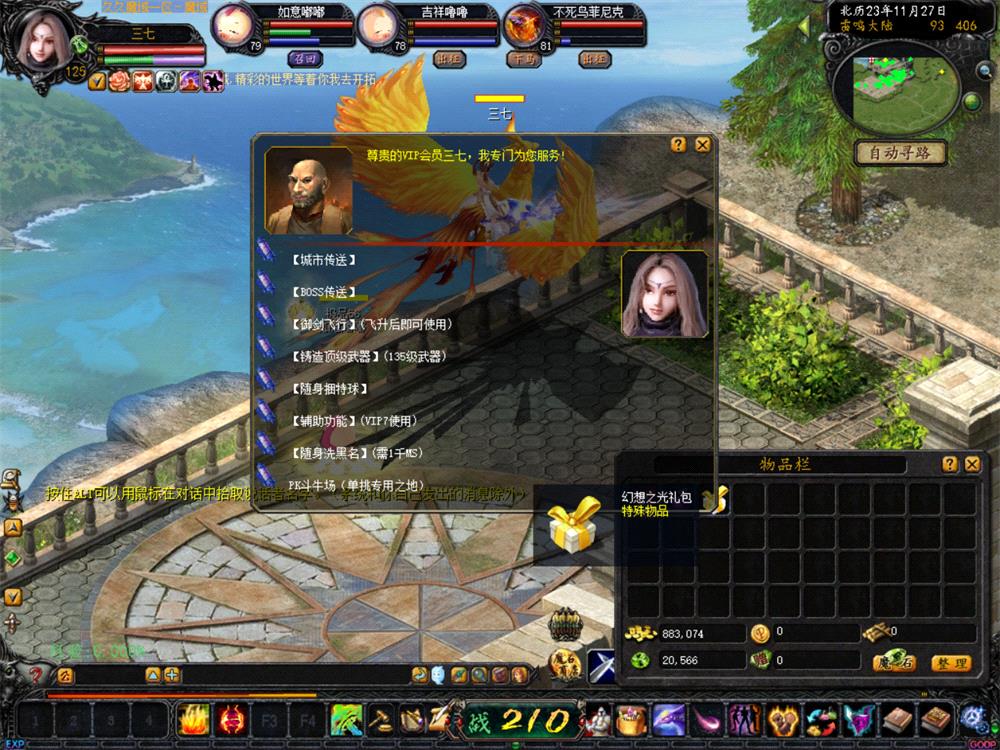
Task: Open help for the VIP dialogue window
Action: coord(679,145)
